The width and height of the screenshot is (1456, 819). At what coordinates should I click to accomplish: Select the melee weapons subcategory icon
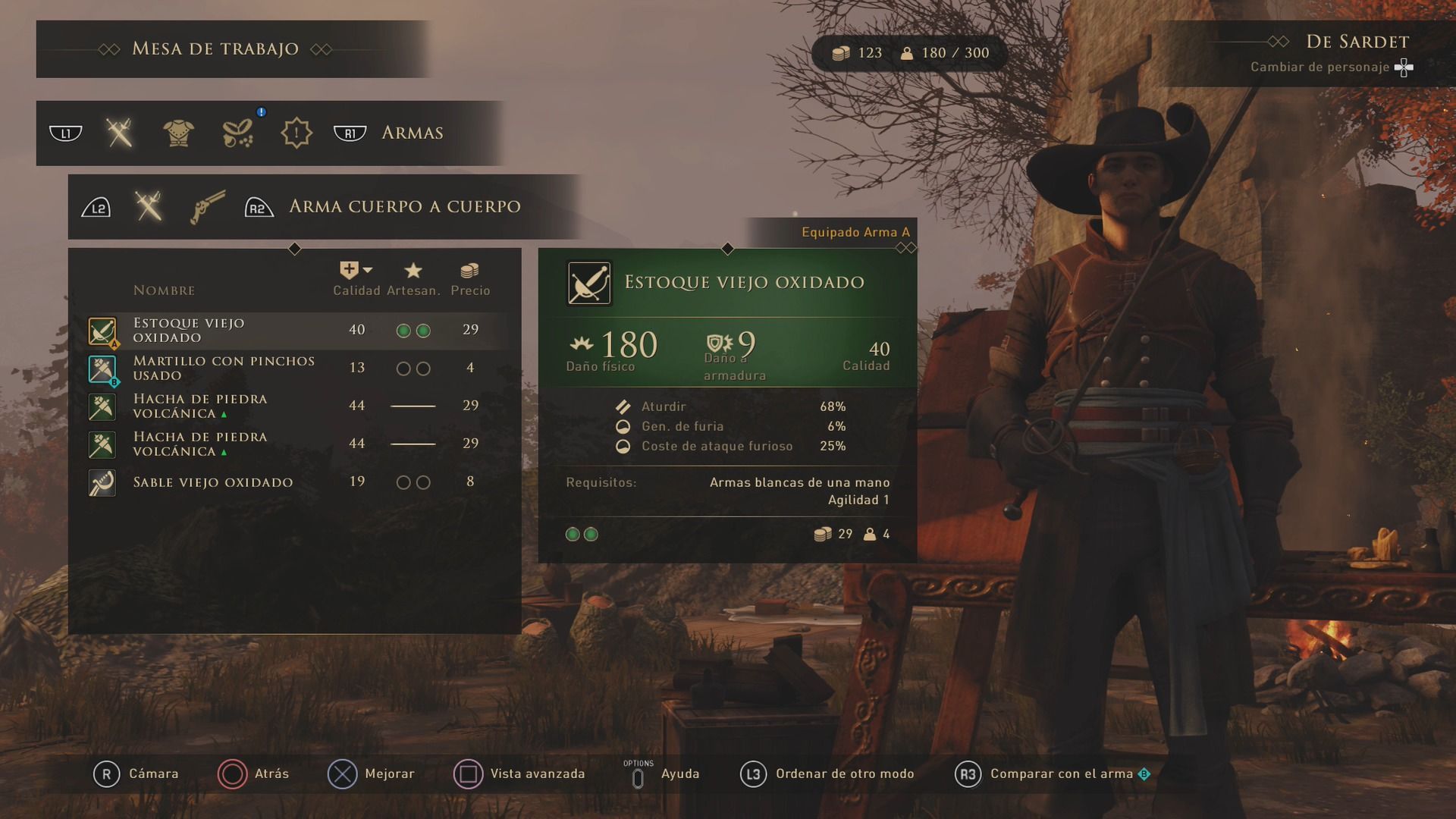149,207
